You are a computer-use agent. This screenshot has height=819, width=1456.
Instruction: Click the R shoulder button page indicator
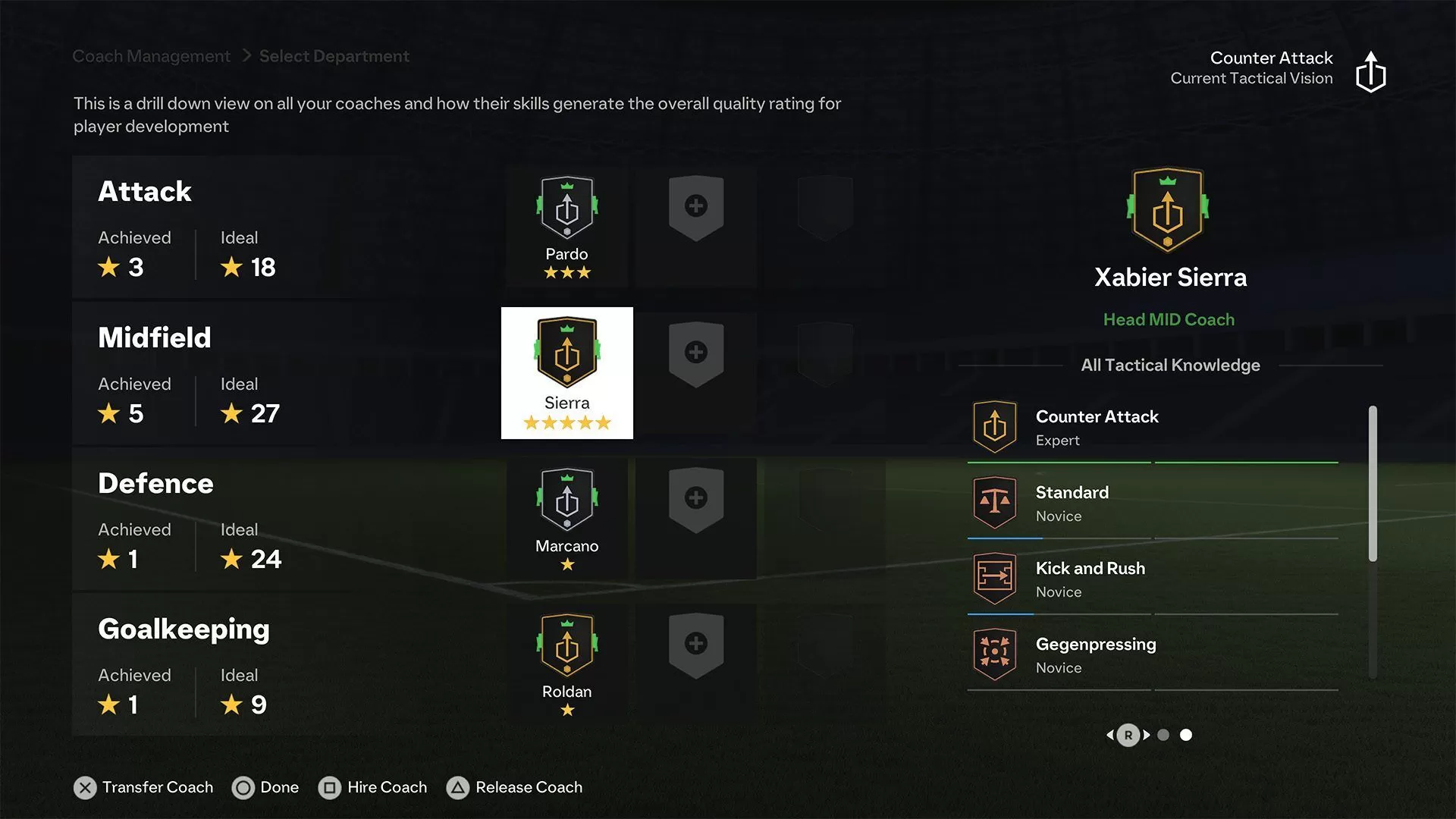click(1130, 735)
